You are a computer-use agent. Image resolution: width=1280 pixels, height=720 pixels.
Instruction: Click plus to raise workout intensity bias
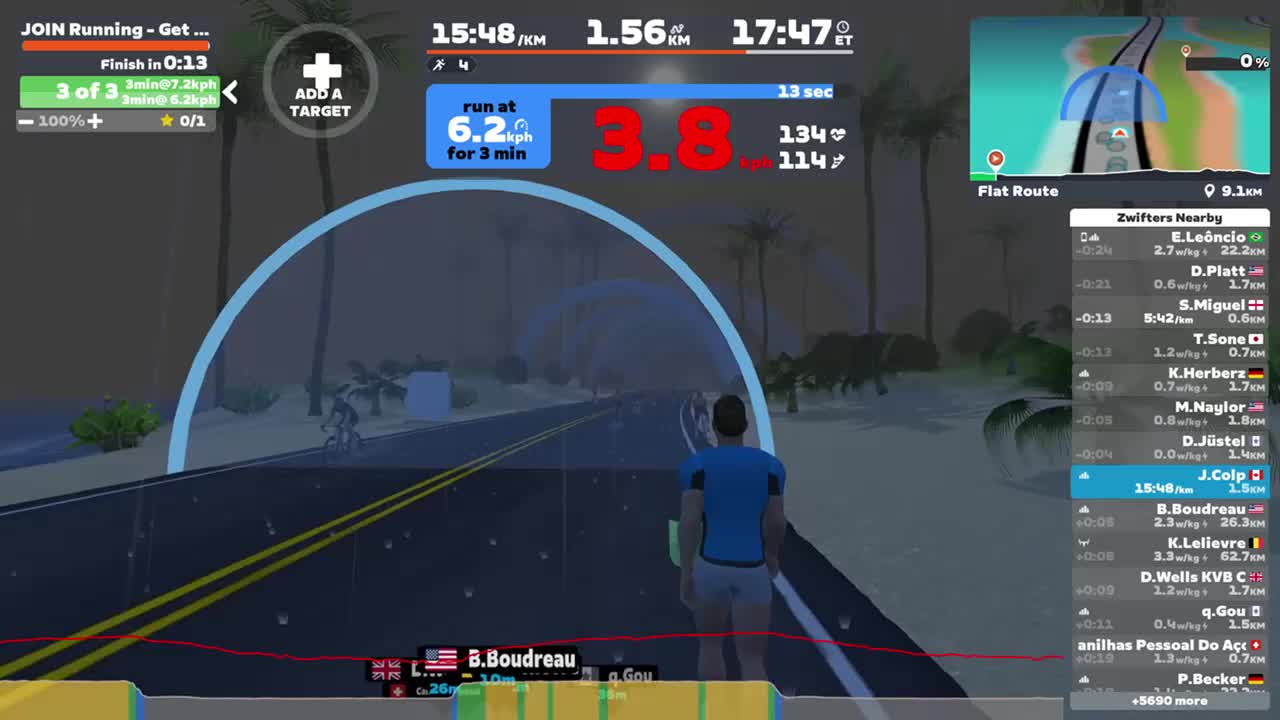click(x=94, y=121)
